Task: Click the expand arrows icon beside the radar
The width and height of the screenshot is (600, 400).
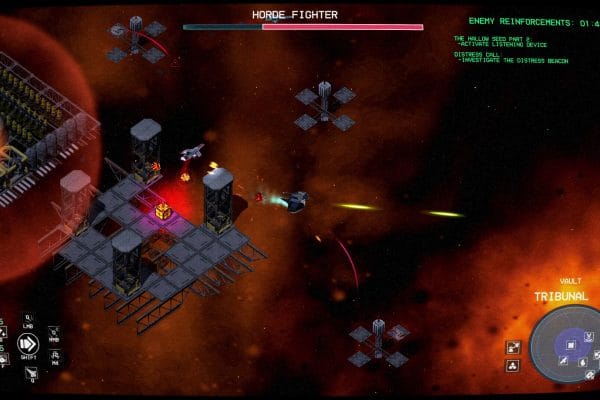Action: click(513, 348)
